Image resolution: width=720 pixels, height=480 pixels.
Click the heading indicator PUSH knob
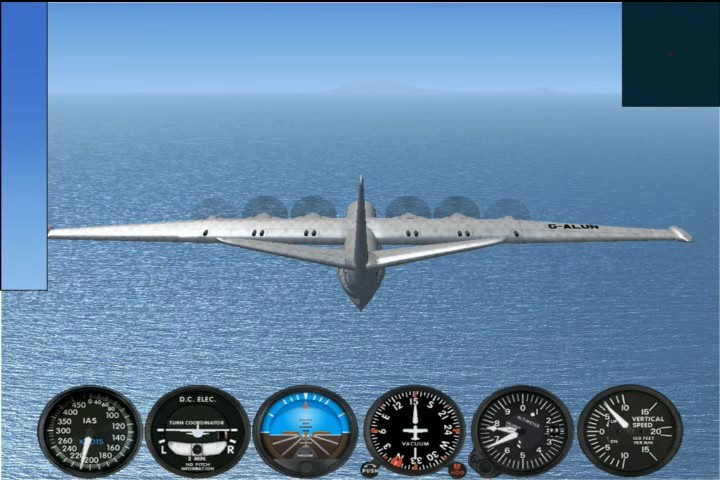[x=370, y=469]
